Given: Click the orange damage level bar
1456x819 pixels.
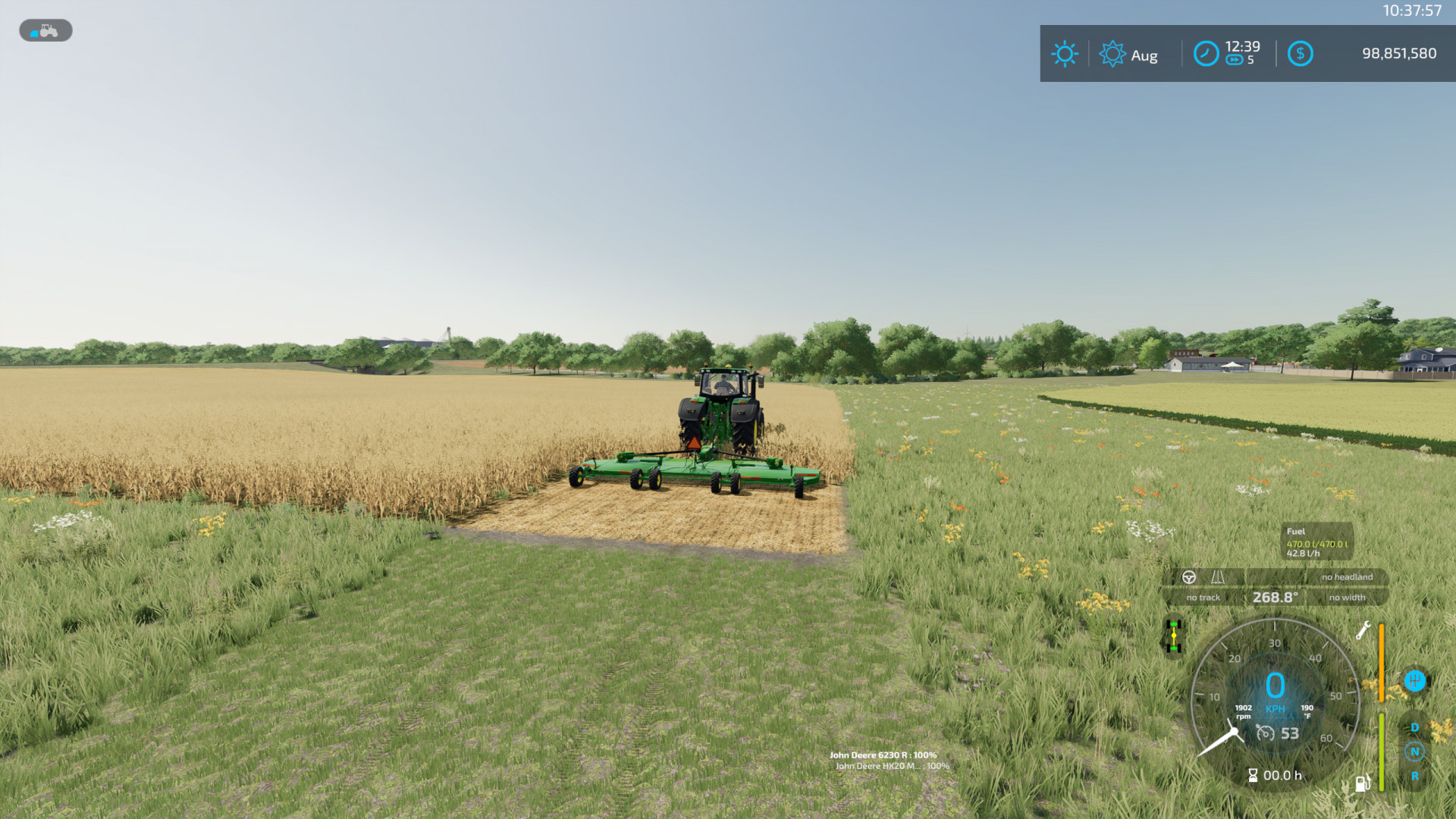Looking at the screenshot, I should click(1382, 664).
